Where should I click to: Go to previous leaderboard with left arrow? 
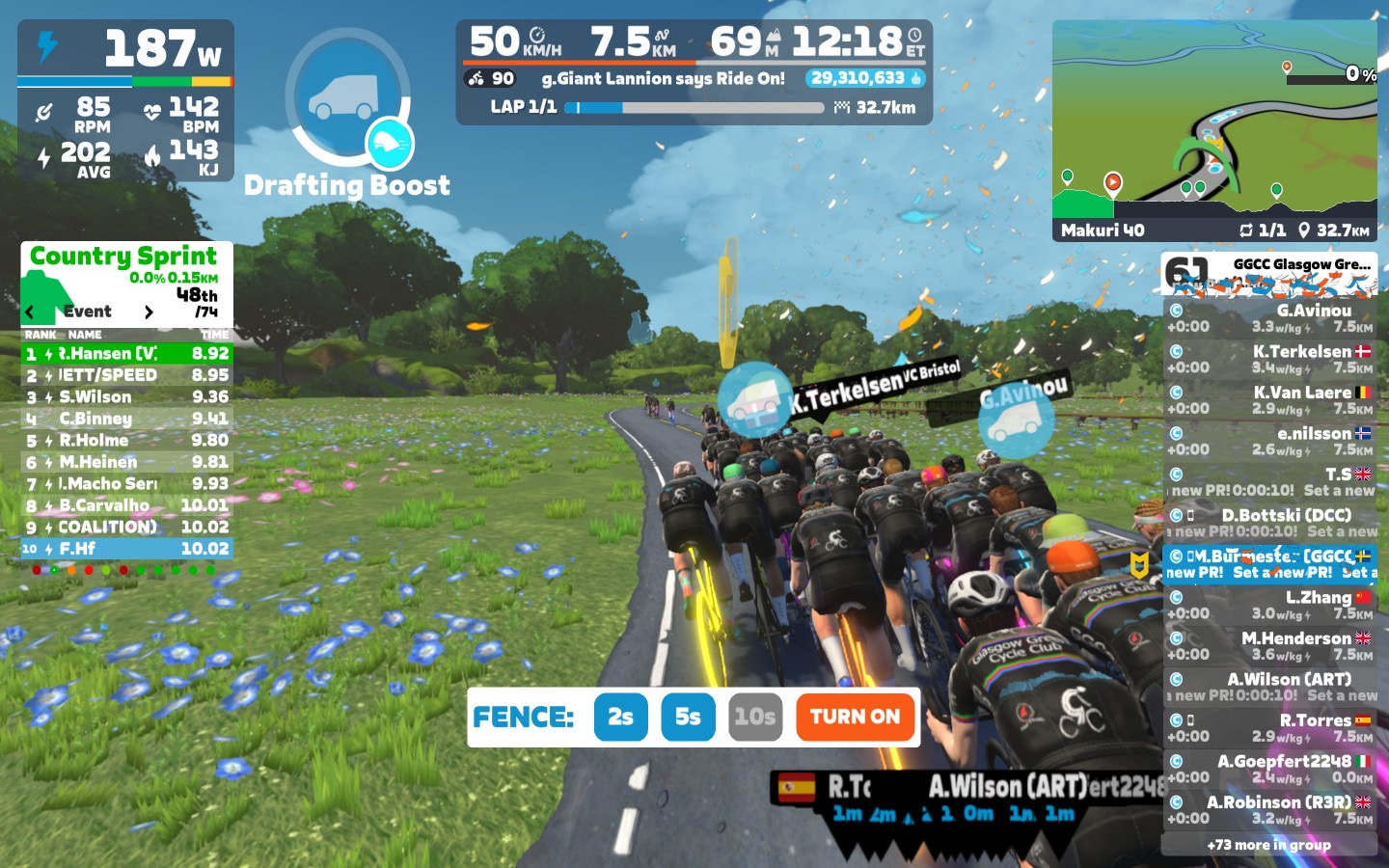31,312
